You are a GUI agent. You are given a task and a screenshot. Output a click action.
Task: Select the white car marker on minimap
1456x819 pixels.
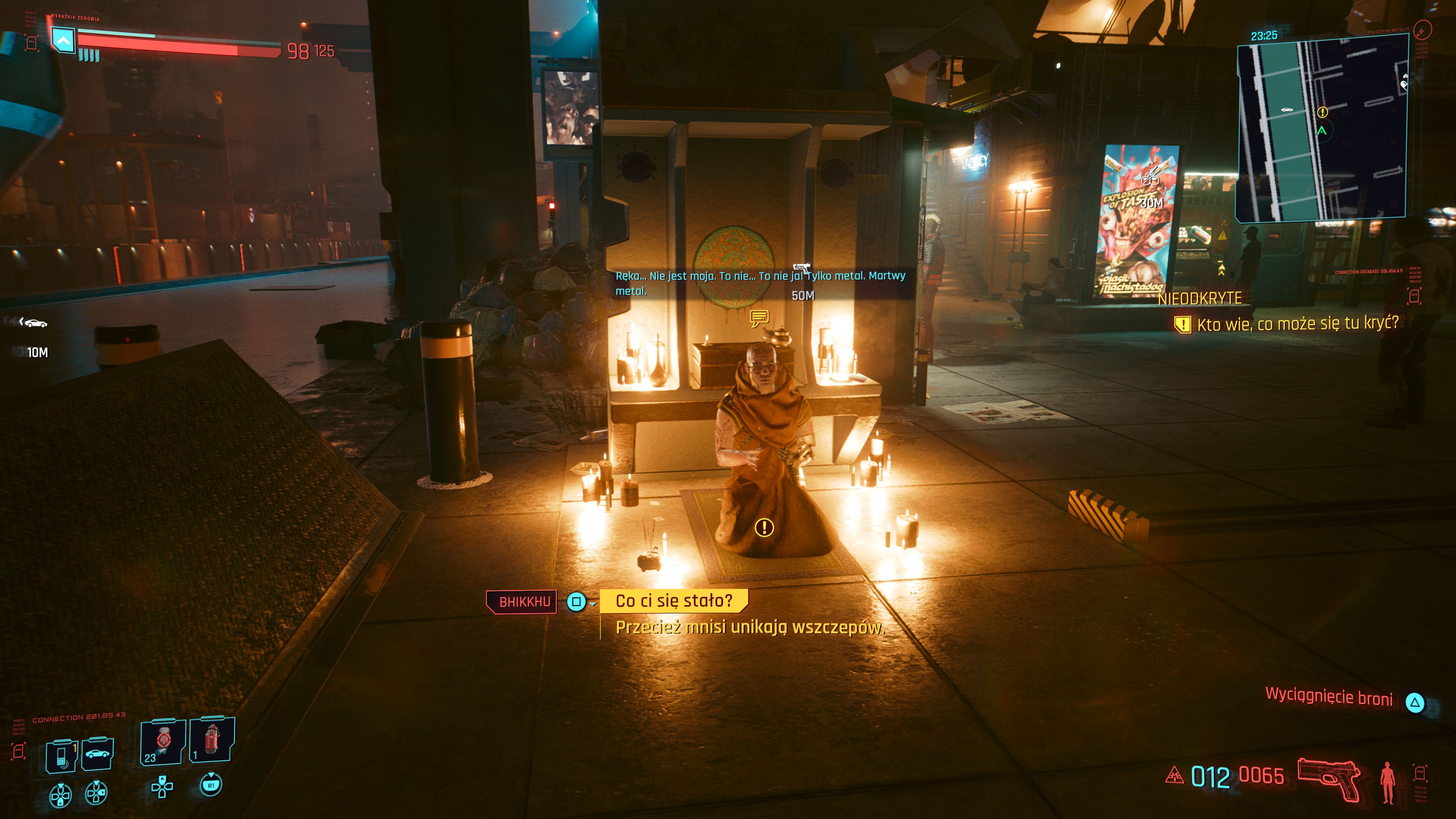coord(1287,109)
